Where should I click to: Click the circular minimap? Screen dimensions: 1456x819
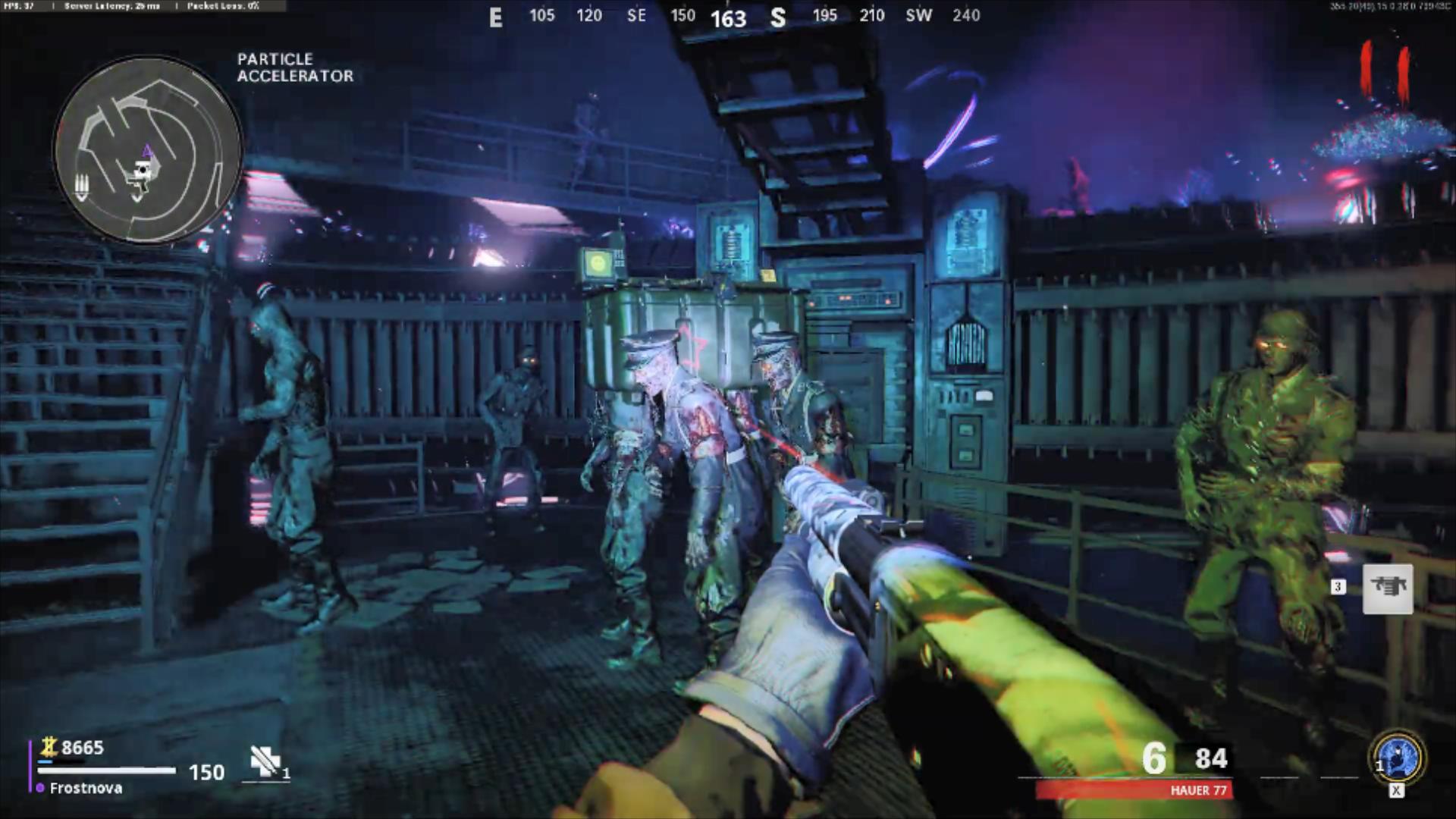click(148, 149)
